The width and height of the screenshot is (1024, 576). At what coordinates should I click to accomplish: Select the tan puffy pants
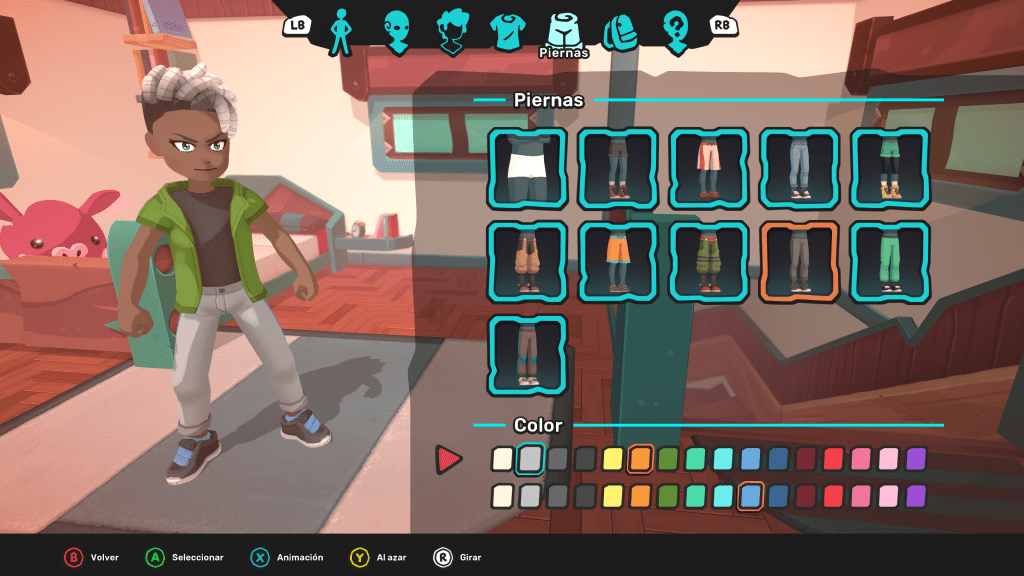[527, 261]
